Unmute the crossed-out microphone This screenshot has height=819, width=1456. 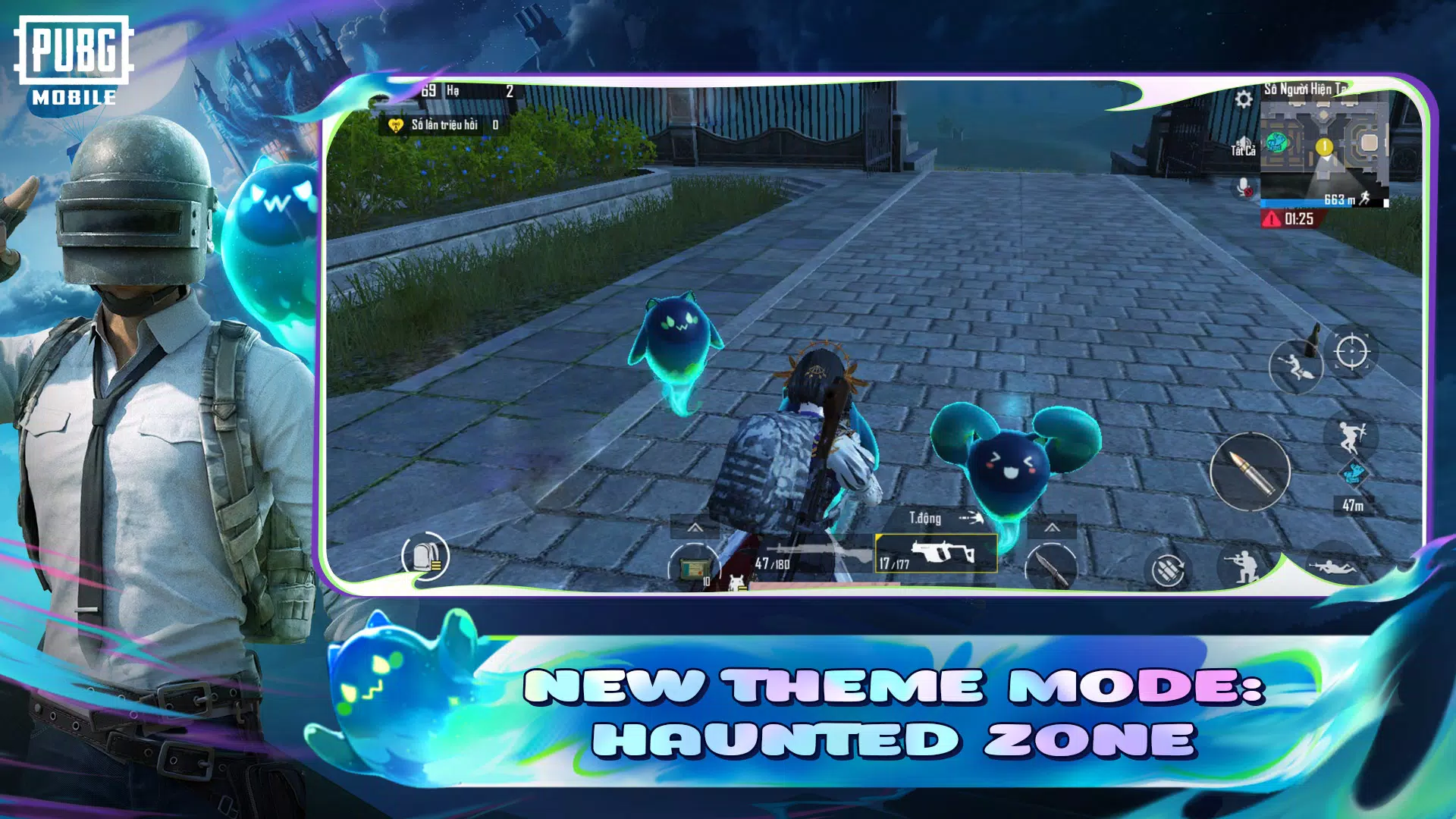coord(1244,188)
